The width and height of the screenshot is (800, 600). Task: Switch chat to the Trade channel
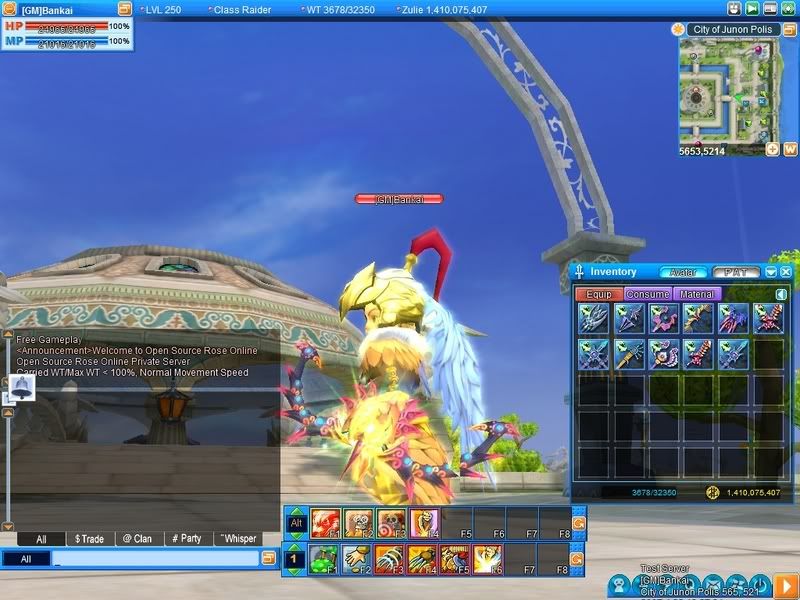(89, 539)
